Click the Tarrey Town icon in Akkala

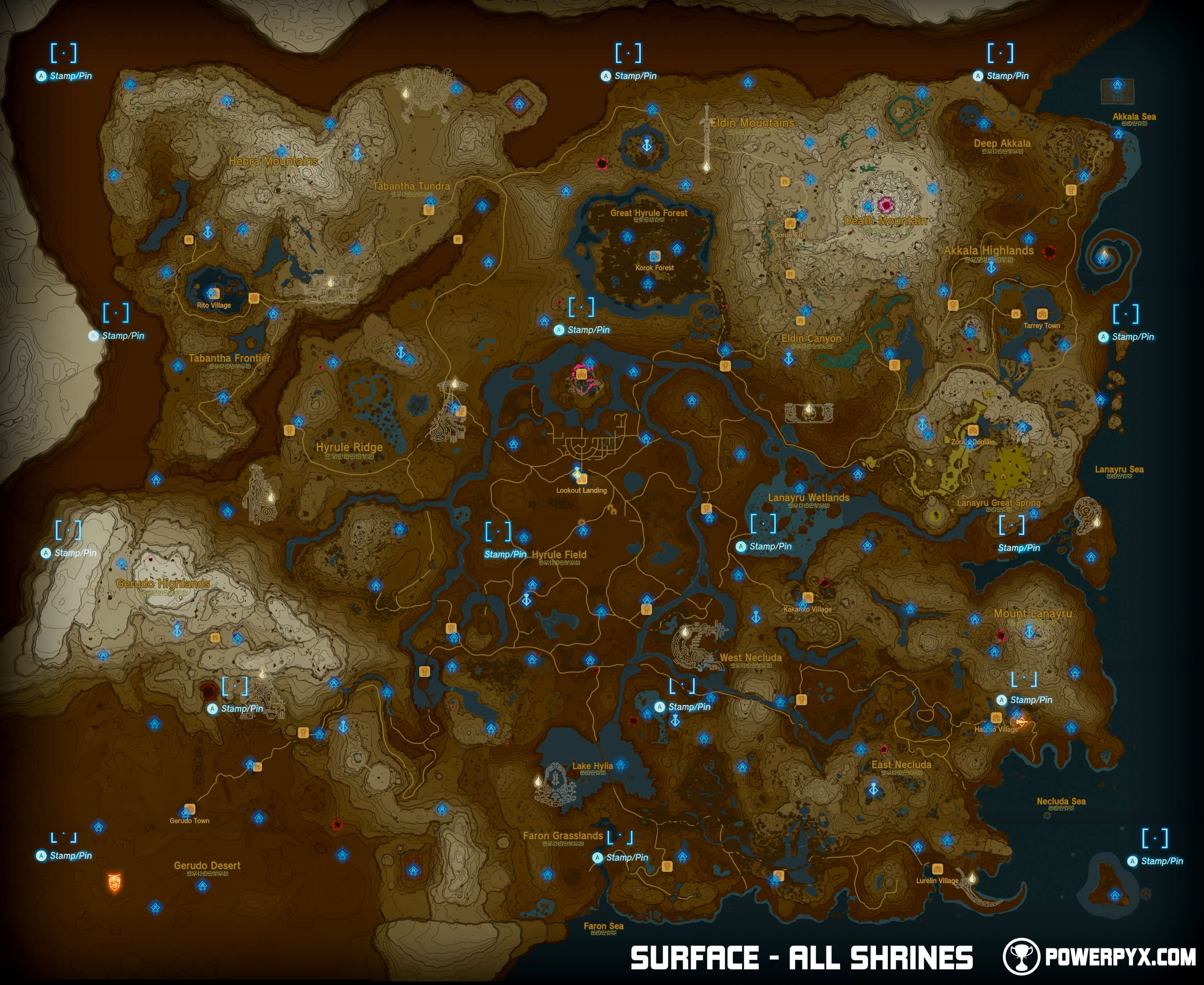[x=1043, y=314]
